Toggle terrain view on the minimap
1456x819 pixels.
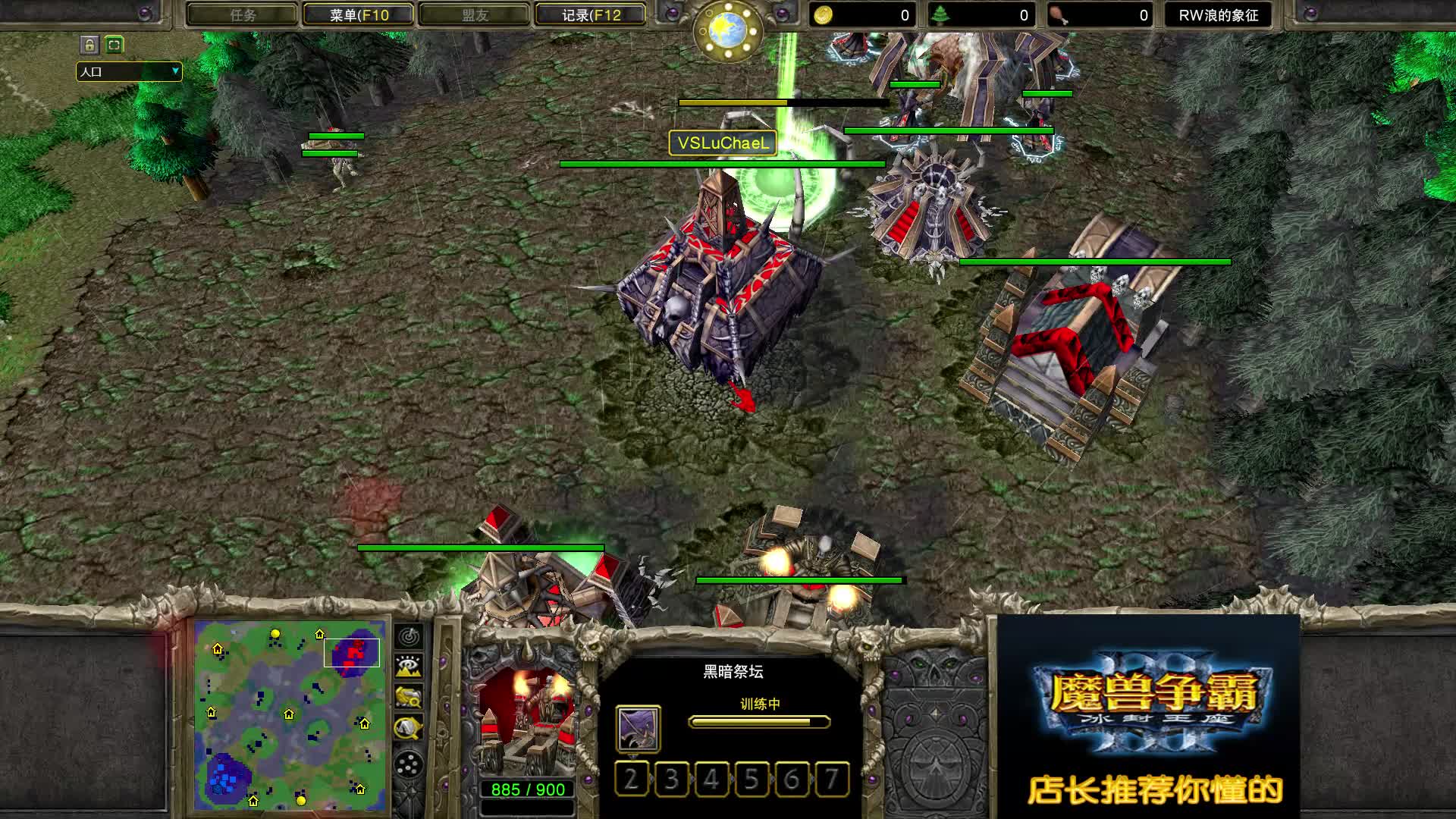pos(409,667)
